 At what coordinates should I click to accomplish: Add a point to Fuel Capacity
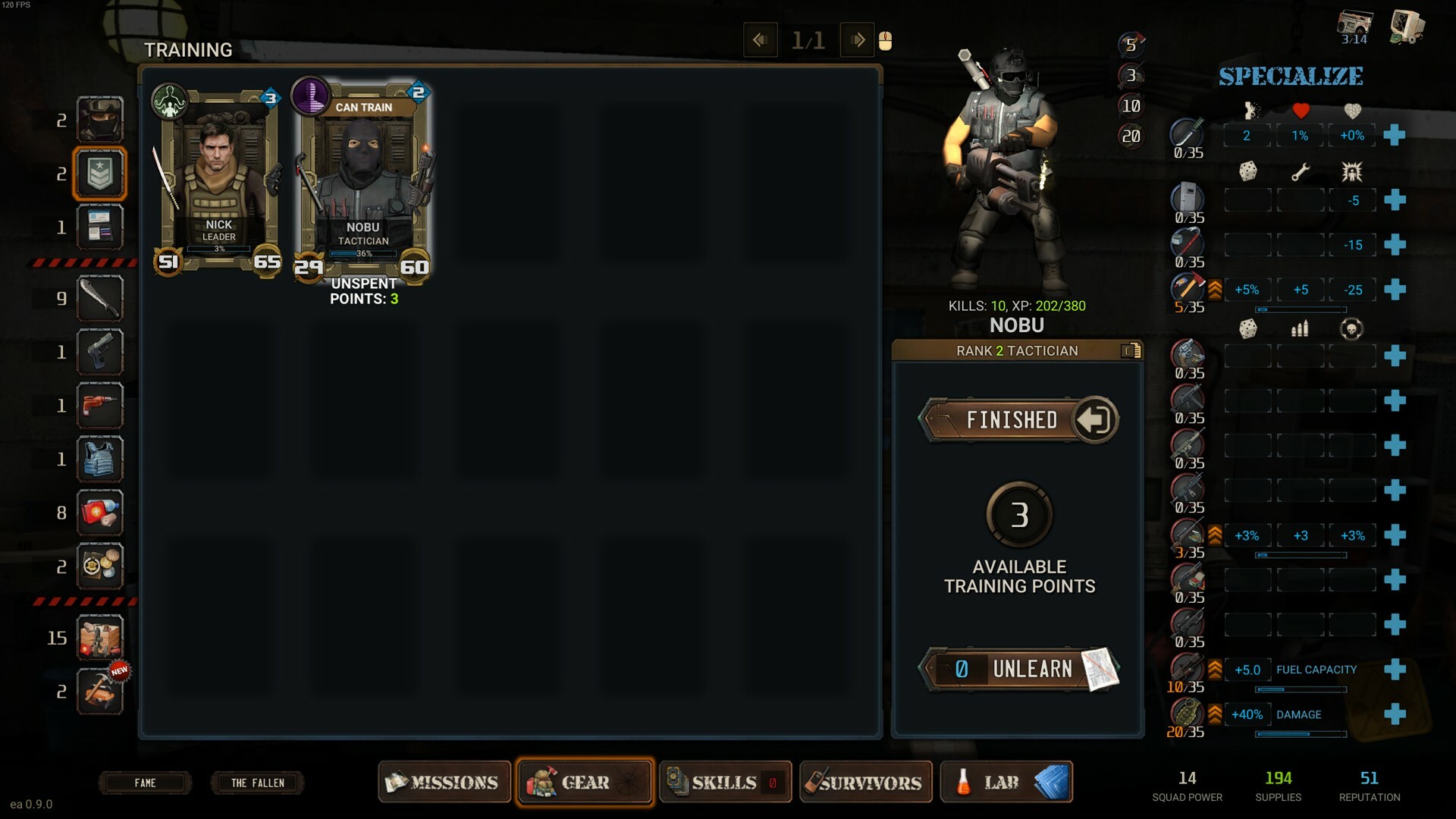(x=1394, y=670)
